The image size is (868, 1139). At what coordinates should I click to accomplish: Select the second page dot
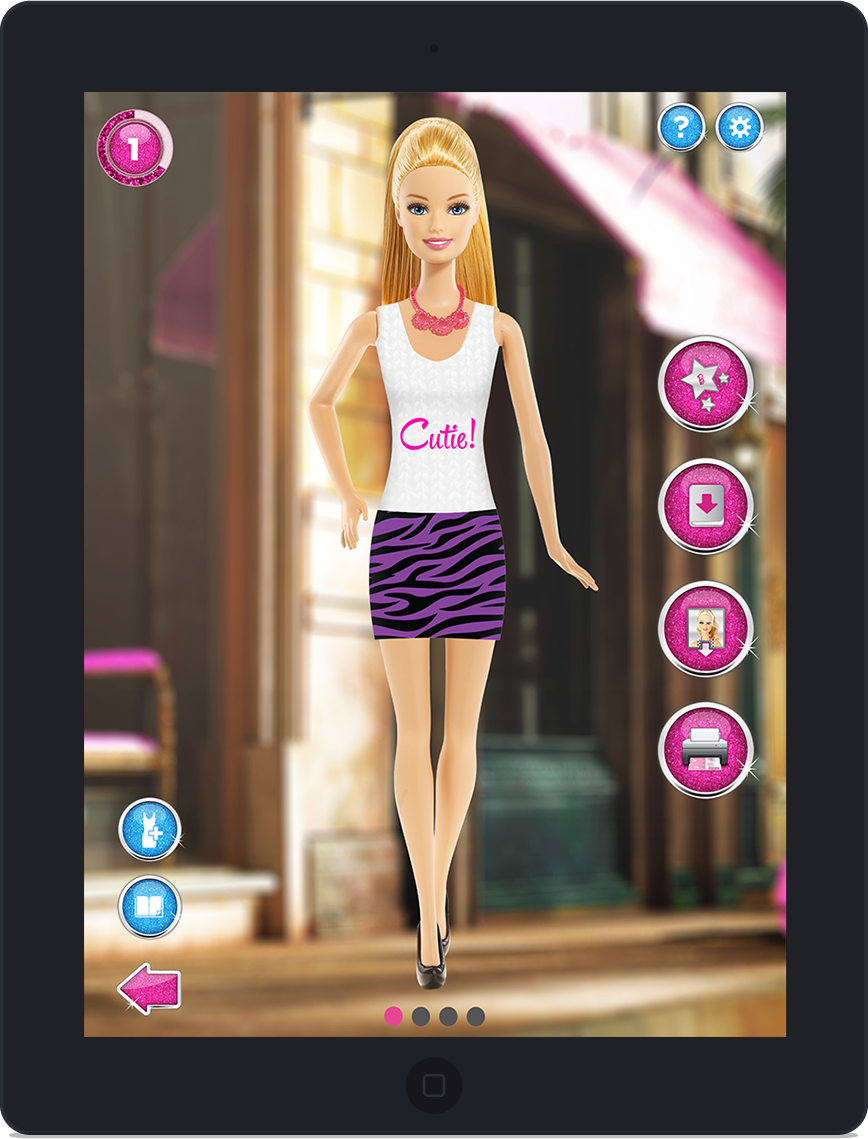tap(421, 1016)
